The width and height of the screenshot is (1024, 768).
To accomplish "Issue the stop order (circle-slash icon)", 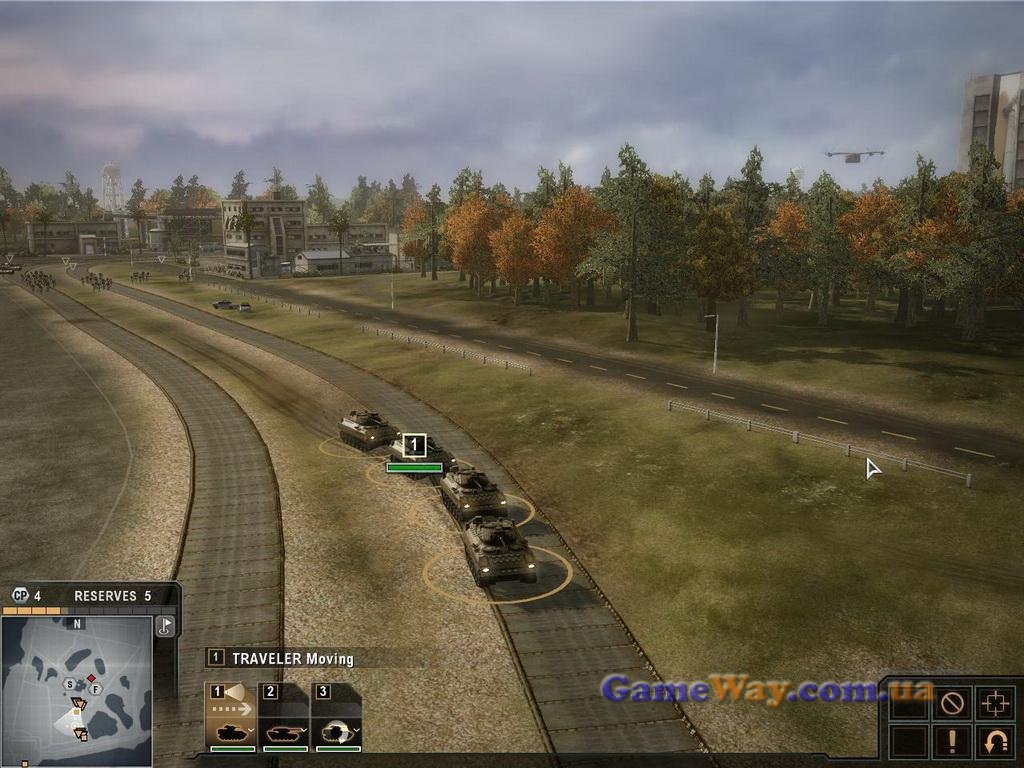I will point(952,703).
